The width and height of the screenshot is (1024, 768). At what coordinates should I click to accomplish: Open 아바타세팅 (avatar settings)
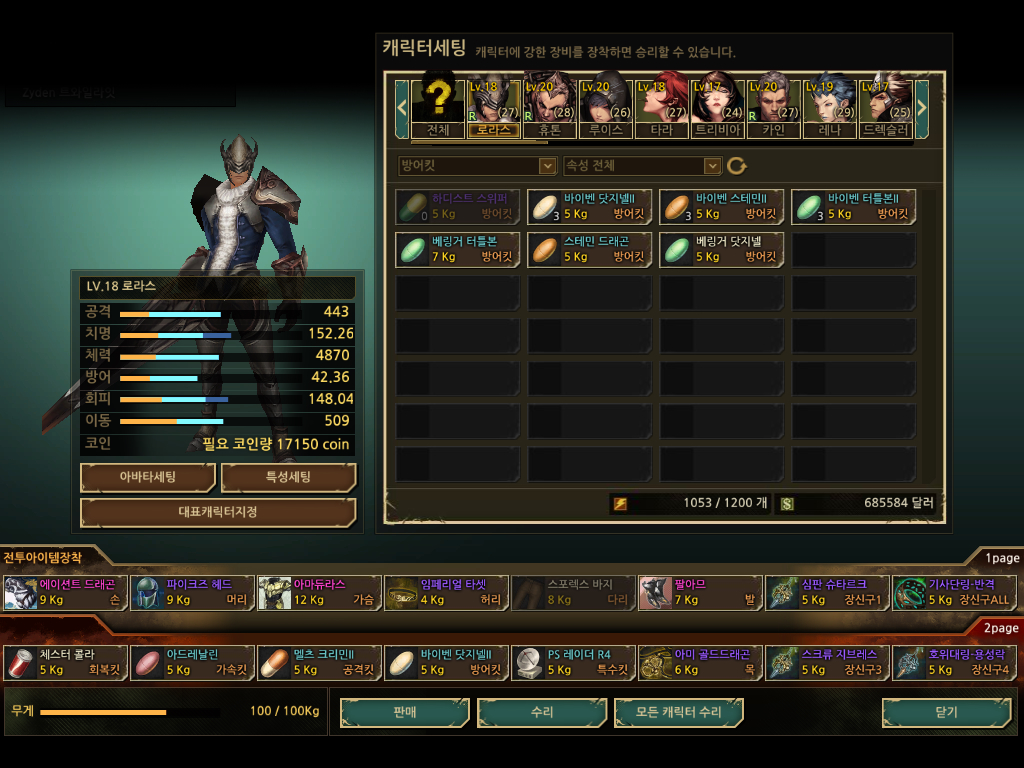(x=148, y=478)
